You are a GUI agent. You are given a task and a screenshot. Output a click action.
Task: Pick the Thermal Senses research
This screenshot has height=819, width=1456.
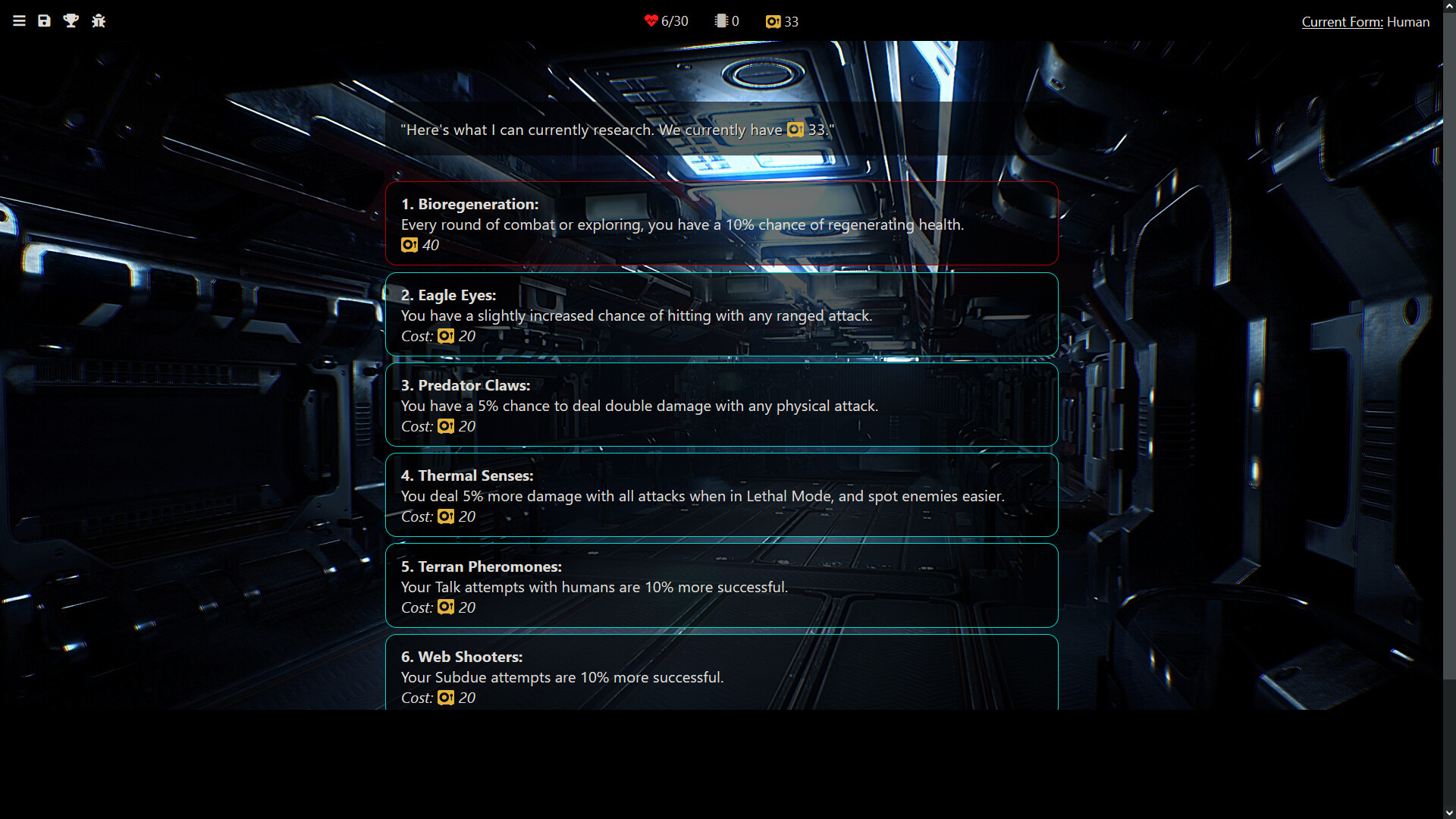click(721, 495)
